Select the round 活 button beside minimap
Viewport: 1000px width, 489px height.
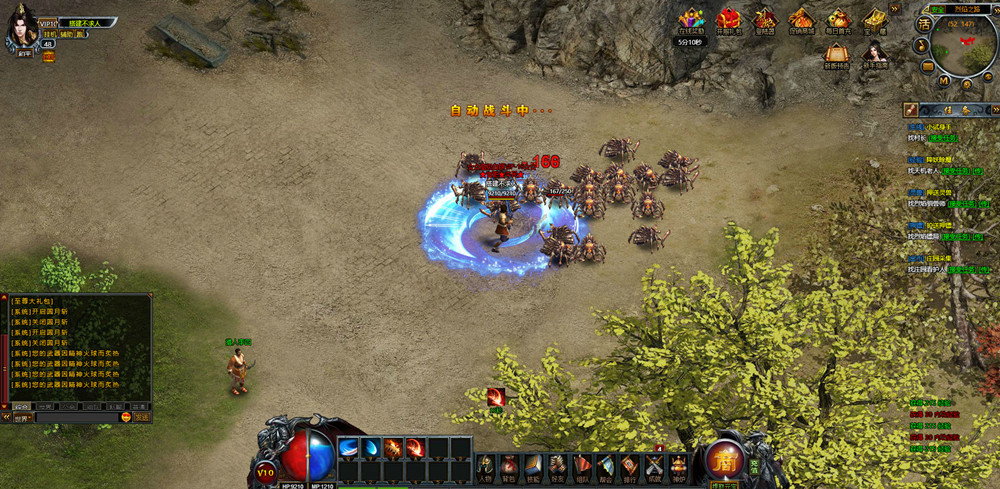(x=925, y=23)
